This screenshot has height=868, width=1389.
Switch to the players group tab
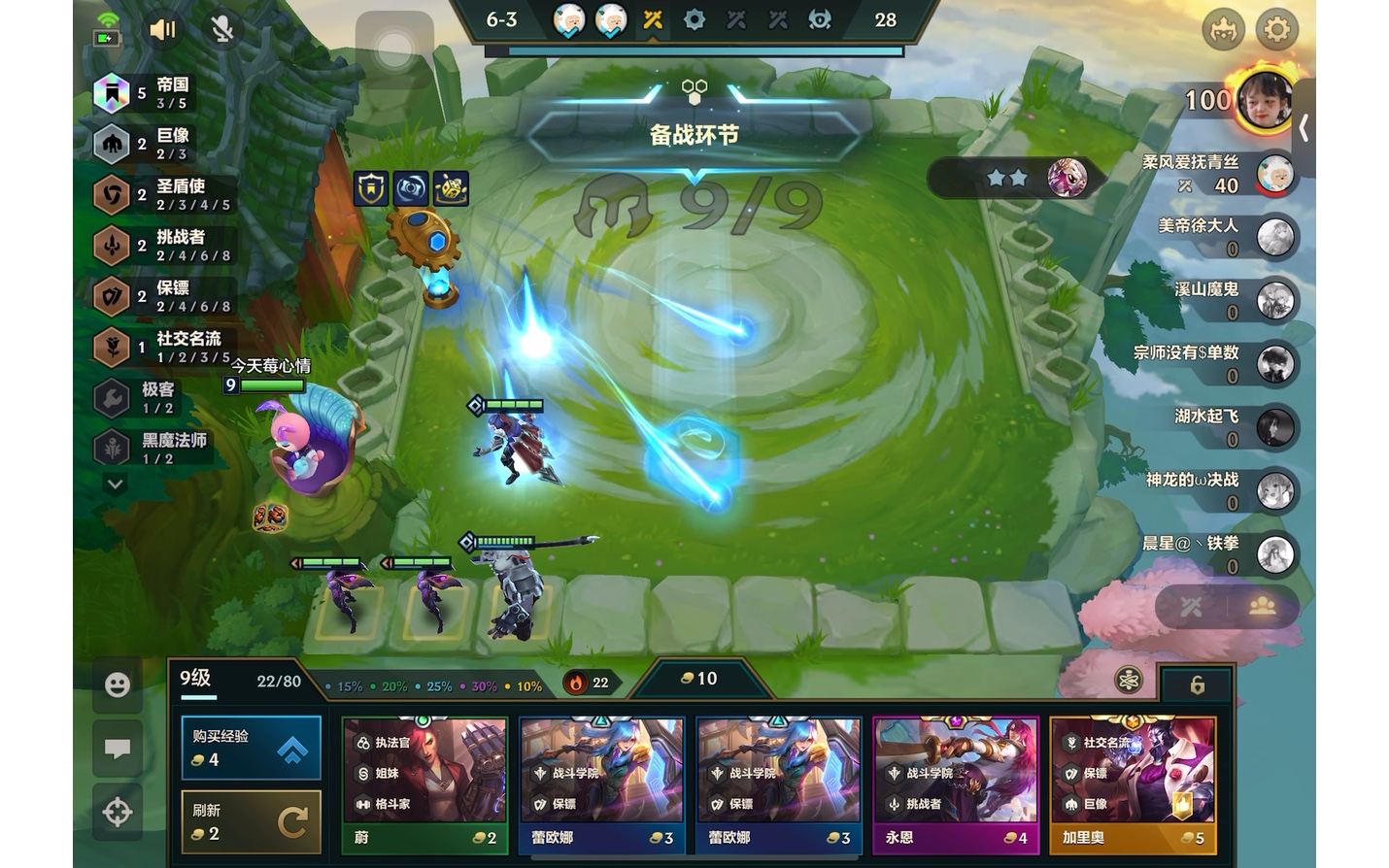(x=1262, y=607)
